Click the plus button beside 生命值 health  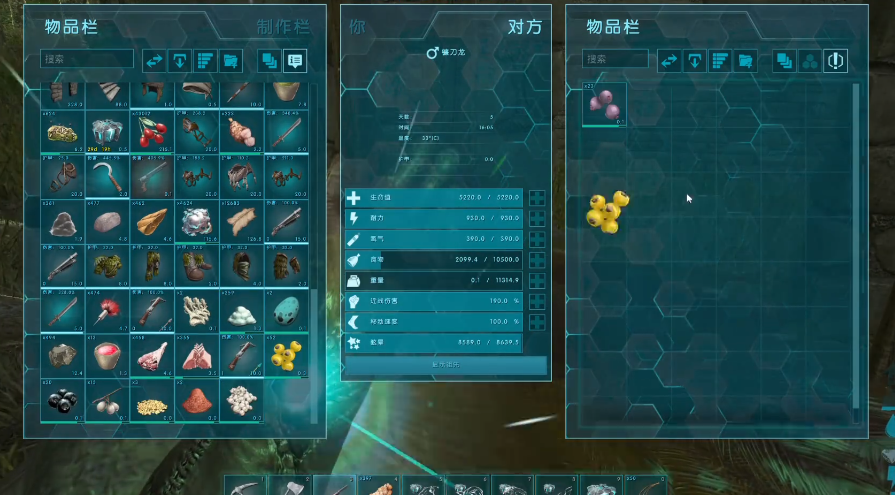click(537, 198)
